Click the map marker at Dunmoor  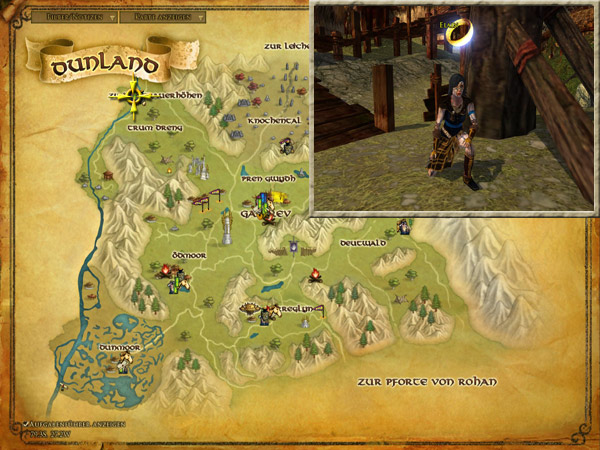pyautogui.click(x=124, y=363)
